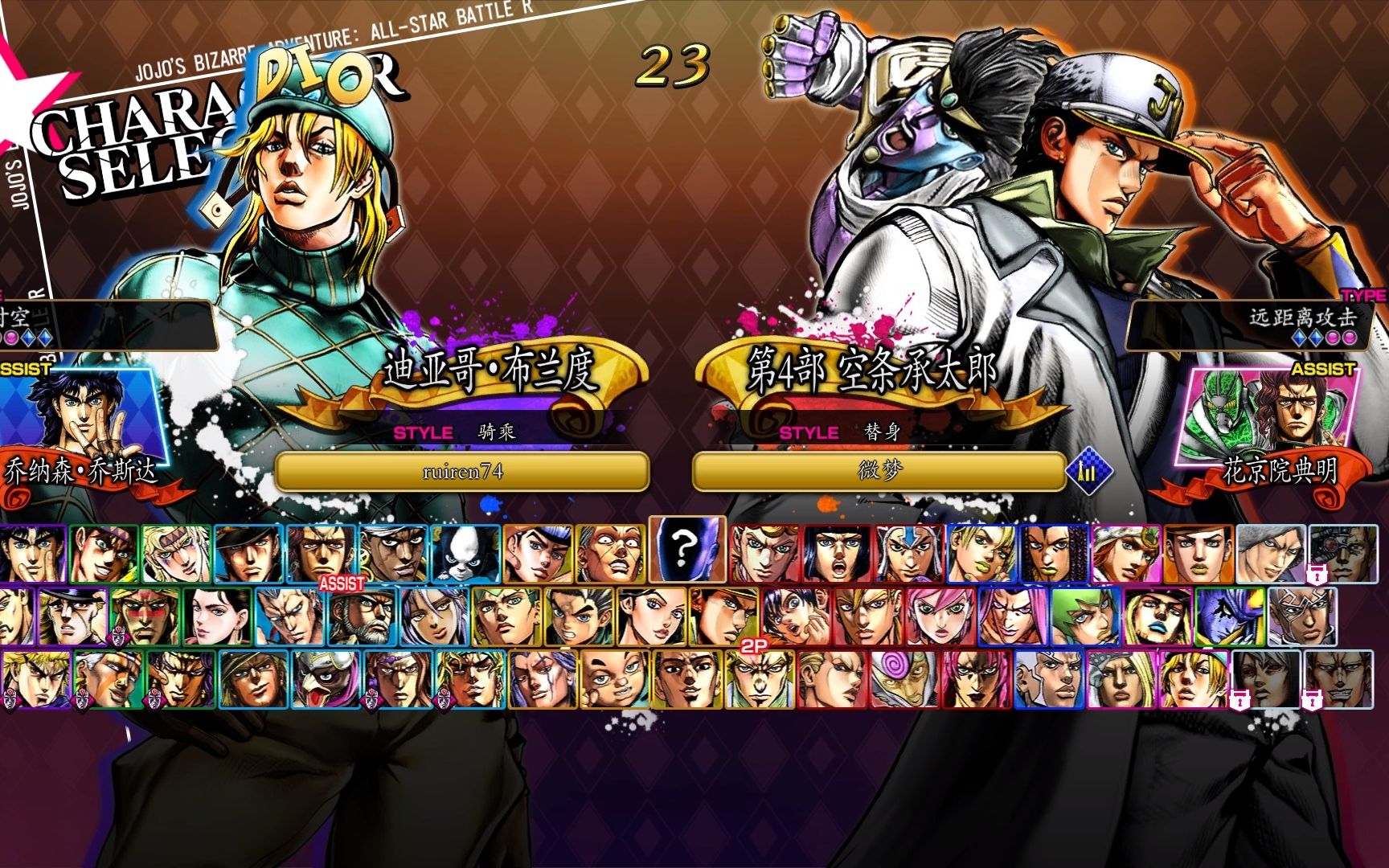Select Lisa Lisa's portrait
This screenshot has width=1389, height=868.
click(217, 617)
